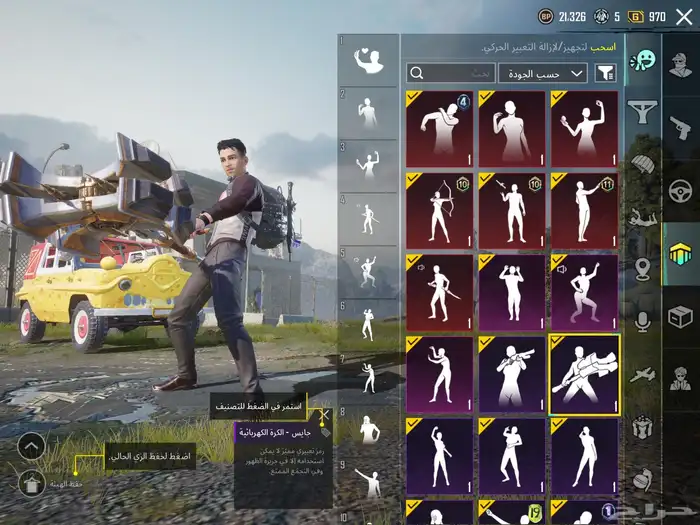Image resolution: width=700 pixels, height=525 pixels.
Task: Choose the highlighted hammer-swing emote tile
Action: pyautogui.click(x=584, y=374)
